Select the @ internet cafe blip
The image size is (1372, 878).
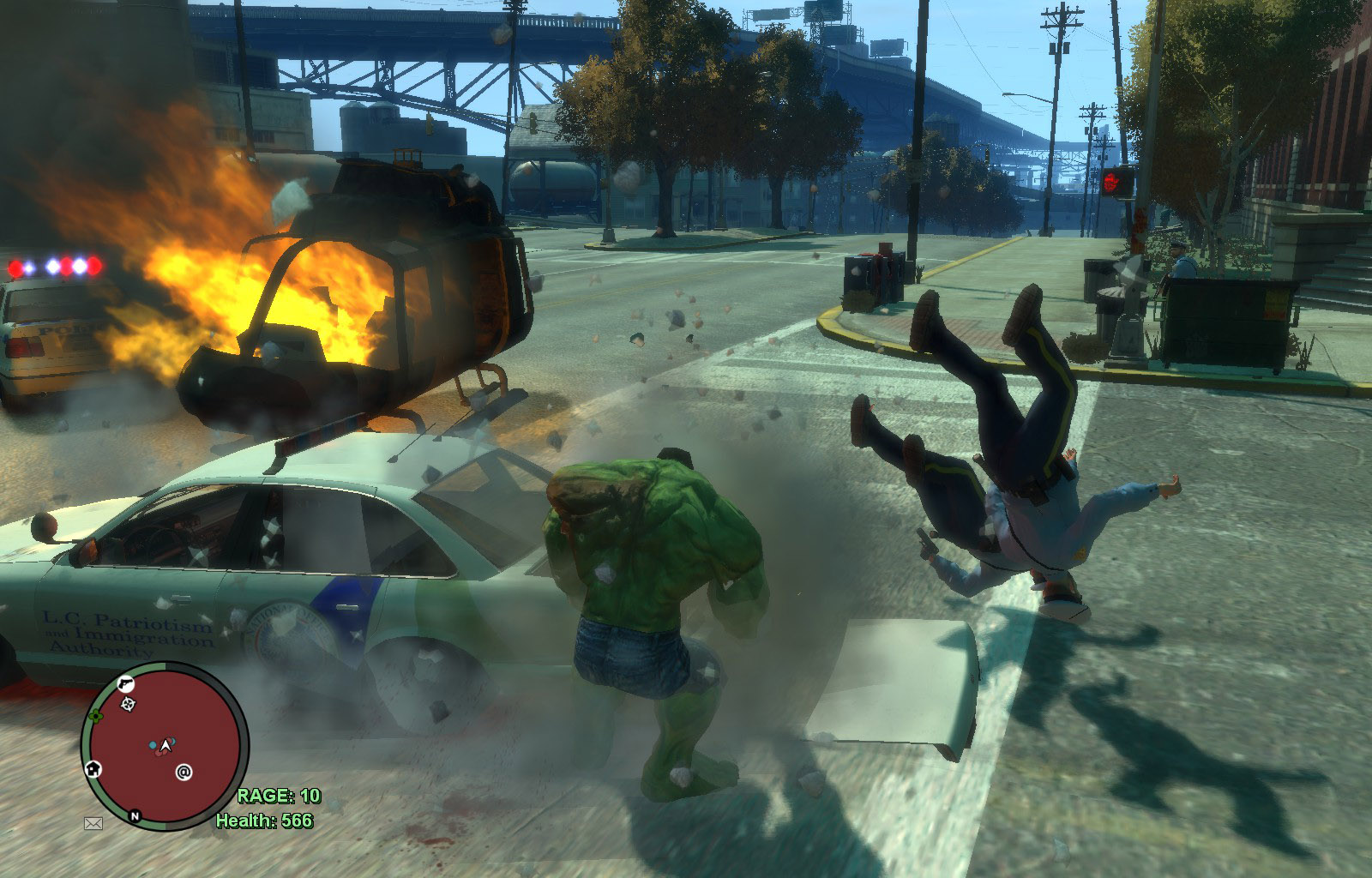pos(184,773)
